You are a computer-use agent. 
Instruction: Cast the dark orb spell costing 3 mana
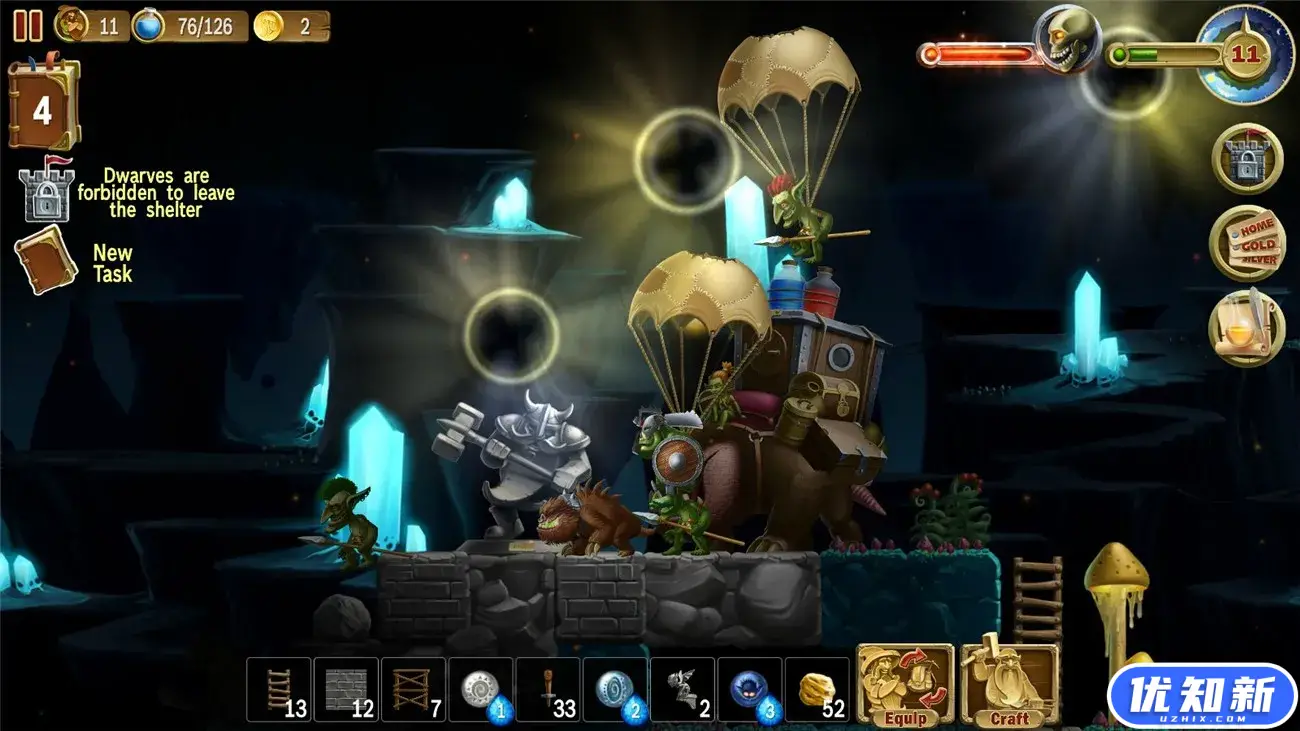tap(750, 690)
